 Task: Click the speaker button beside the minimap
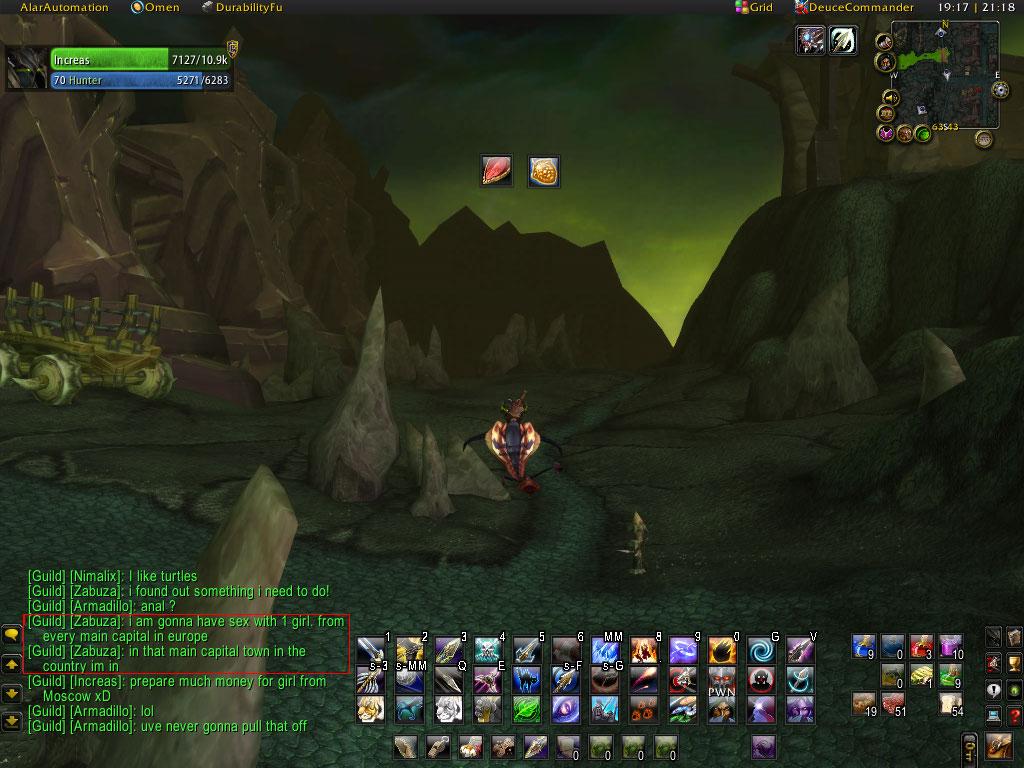coord(889,98)
